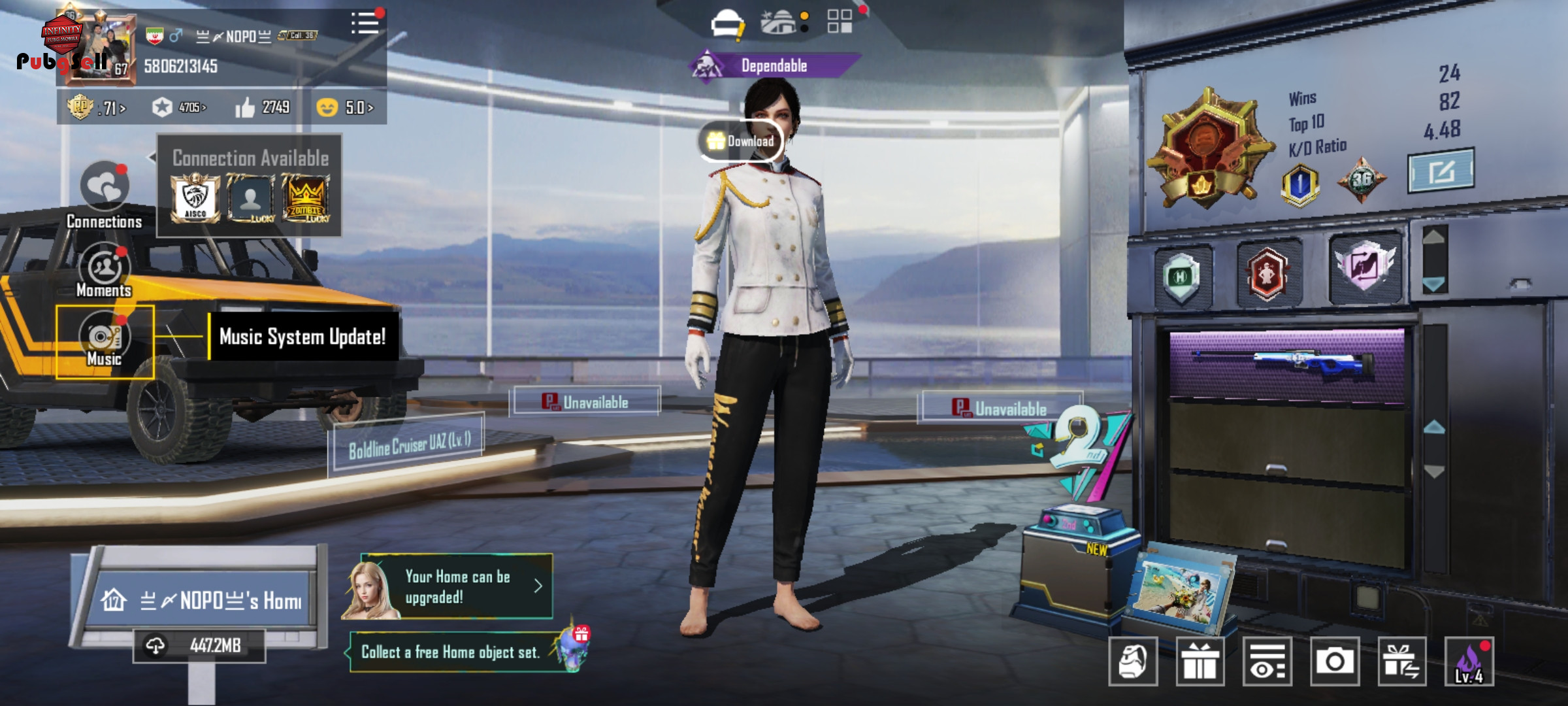Tap the Download outfit button
Screen dimensions: 1568x706
point(741,141)
